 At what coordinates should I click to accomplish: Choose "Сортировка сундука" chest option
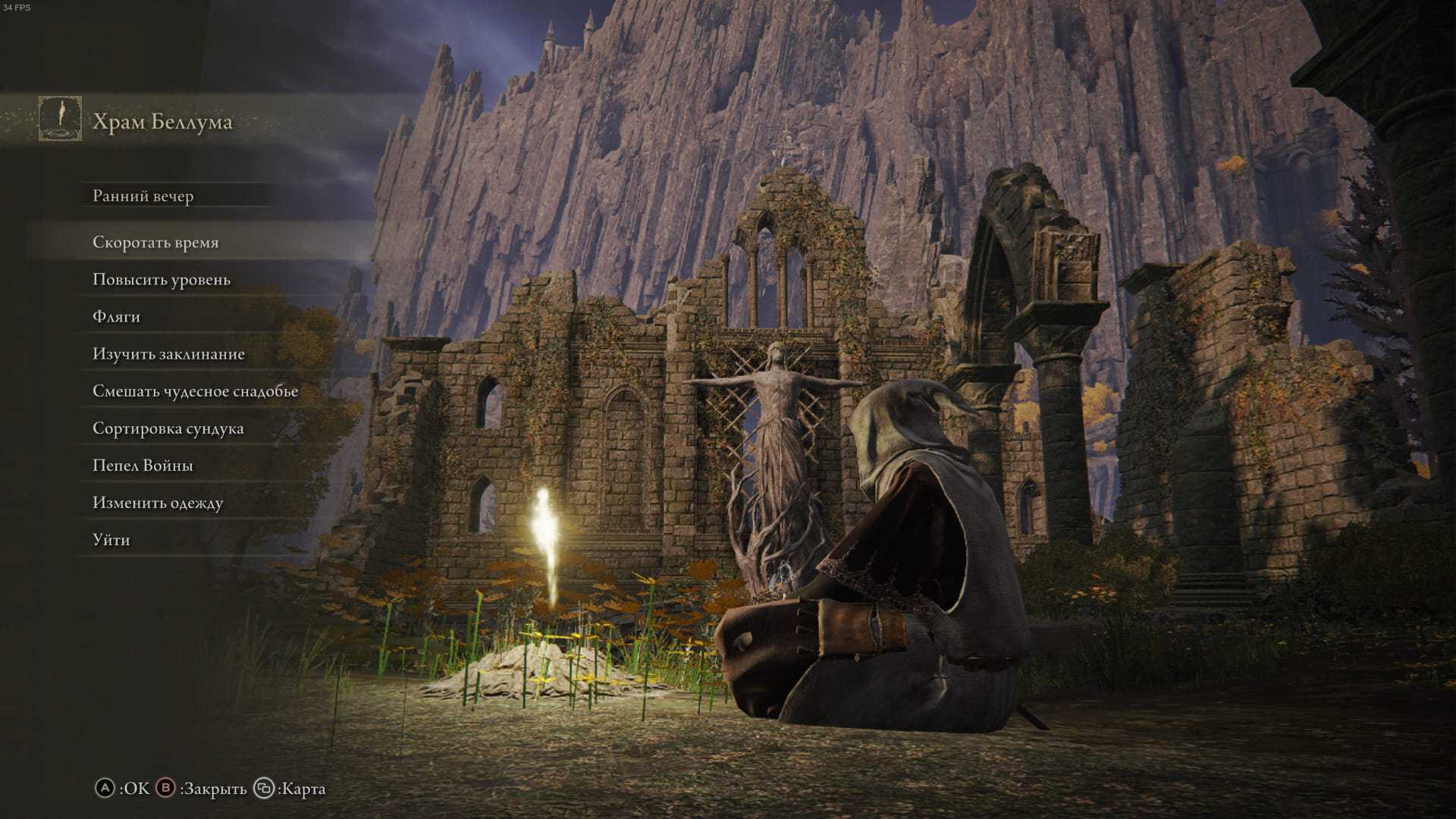[168, 428]
